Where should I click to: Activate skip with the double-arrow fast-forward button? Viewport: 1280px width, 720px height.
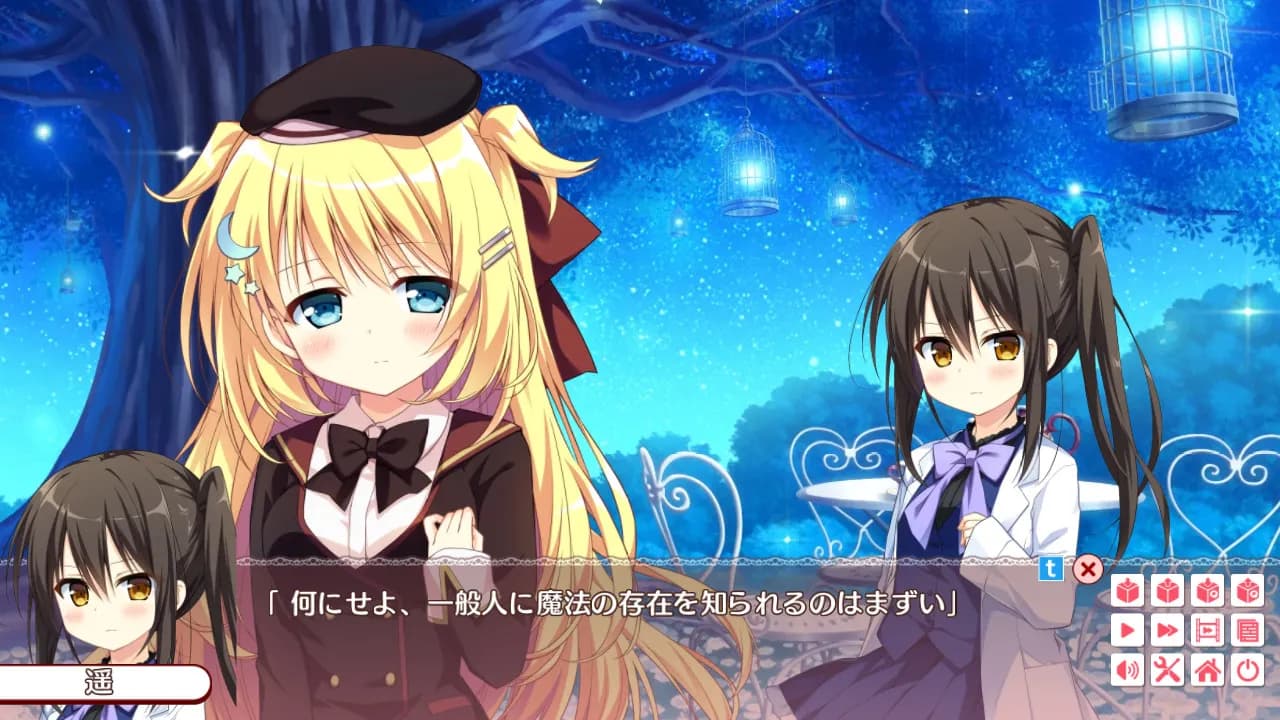pyautogui.click(x=1168, y=630)
